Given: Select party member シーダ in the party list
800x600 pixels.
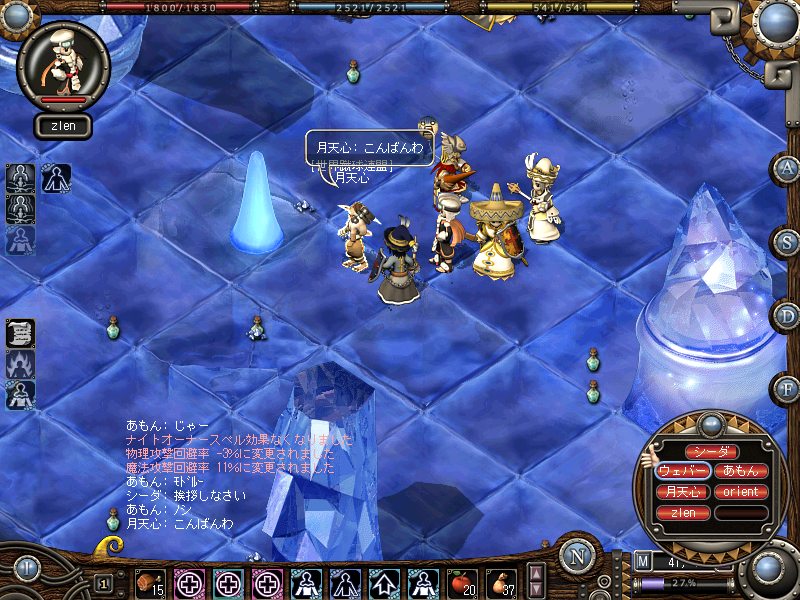Looking at the screenshot, I should tap(711, 452).
